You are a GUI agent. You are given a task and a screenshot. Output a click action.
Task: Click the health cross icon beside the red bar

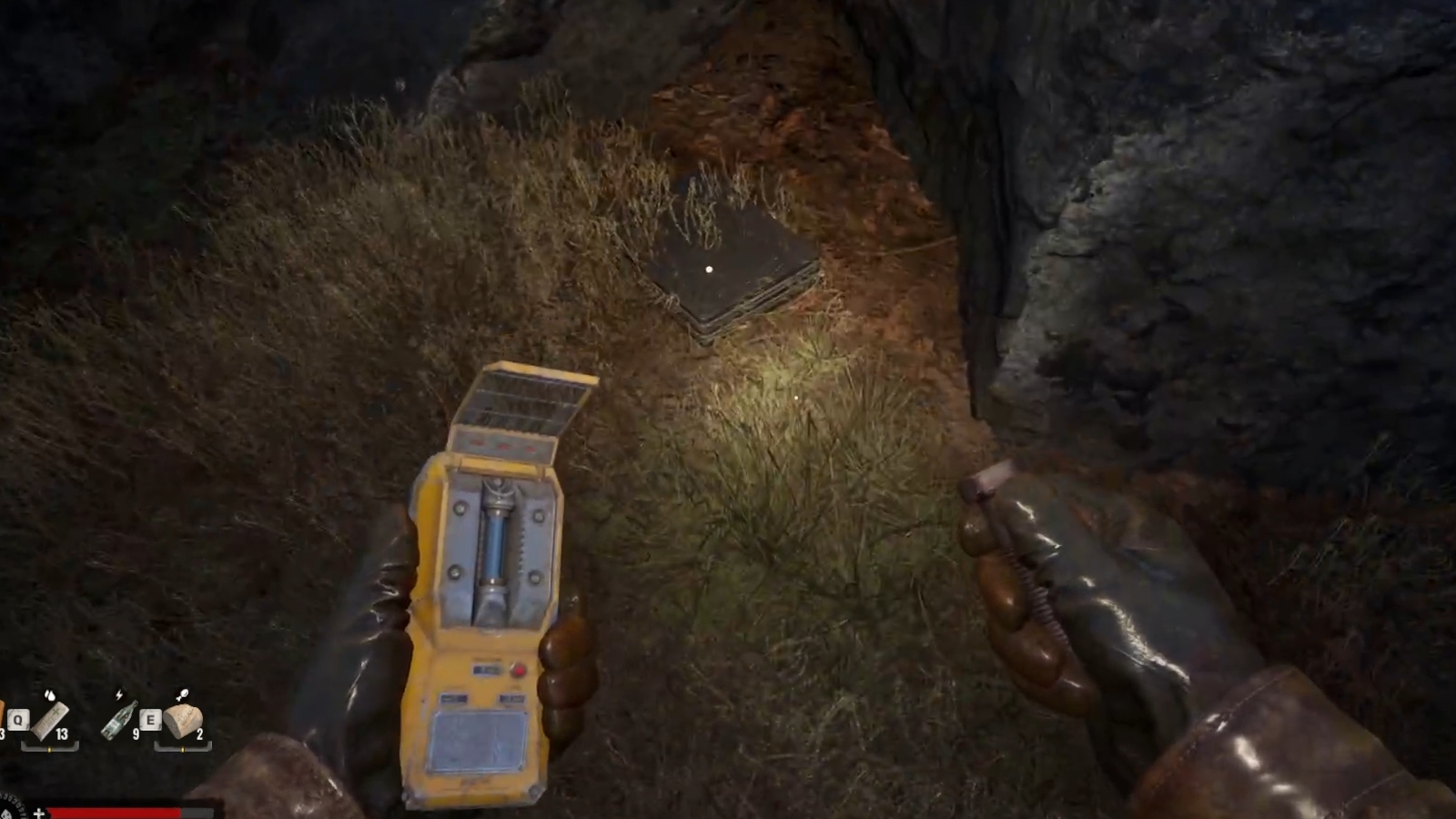(38, 813)
